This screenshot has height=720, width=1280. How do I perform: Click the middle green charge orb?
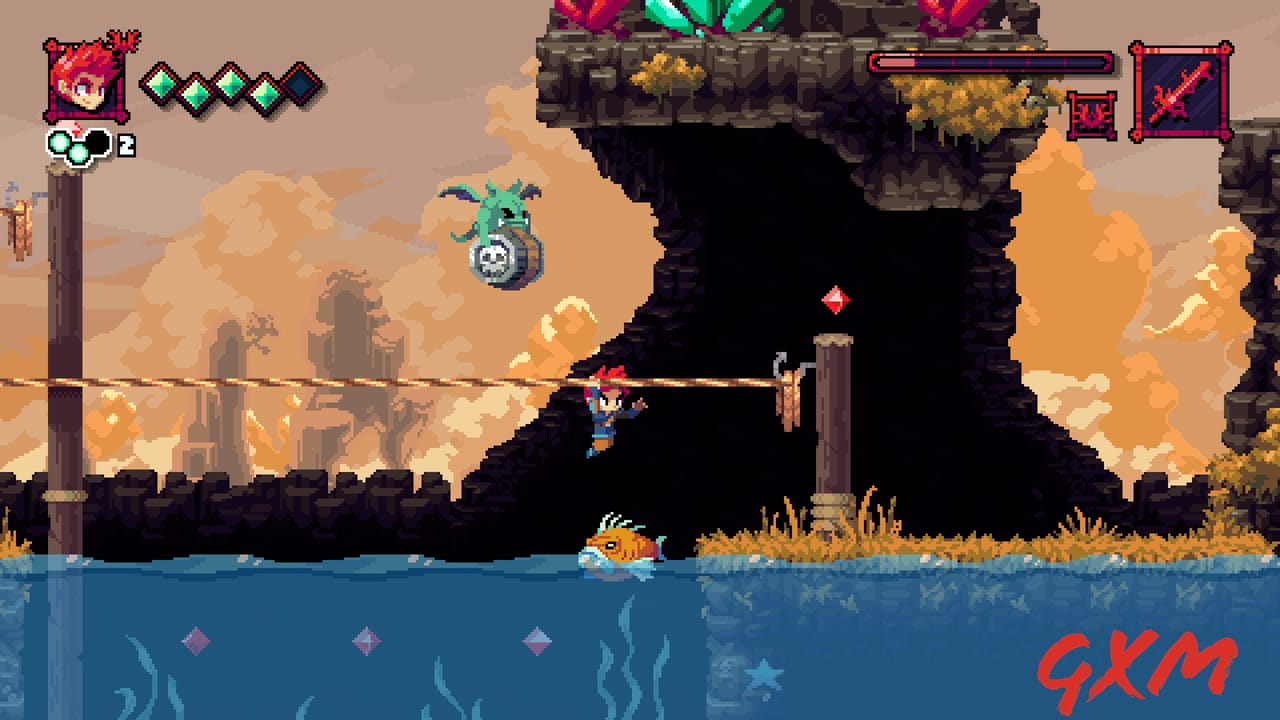pyautogui.click(x=78, y=150)
